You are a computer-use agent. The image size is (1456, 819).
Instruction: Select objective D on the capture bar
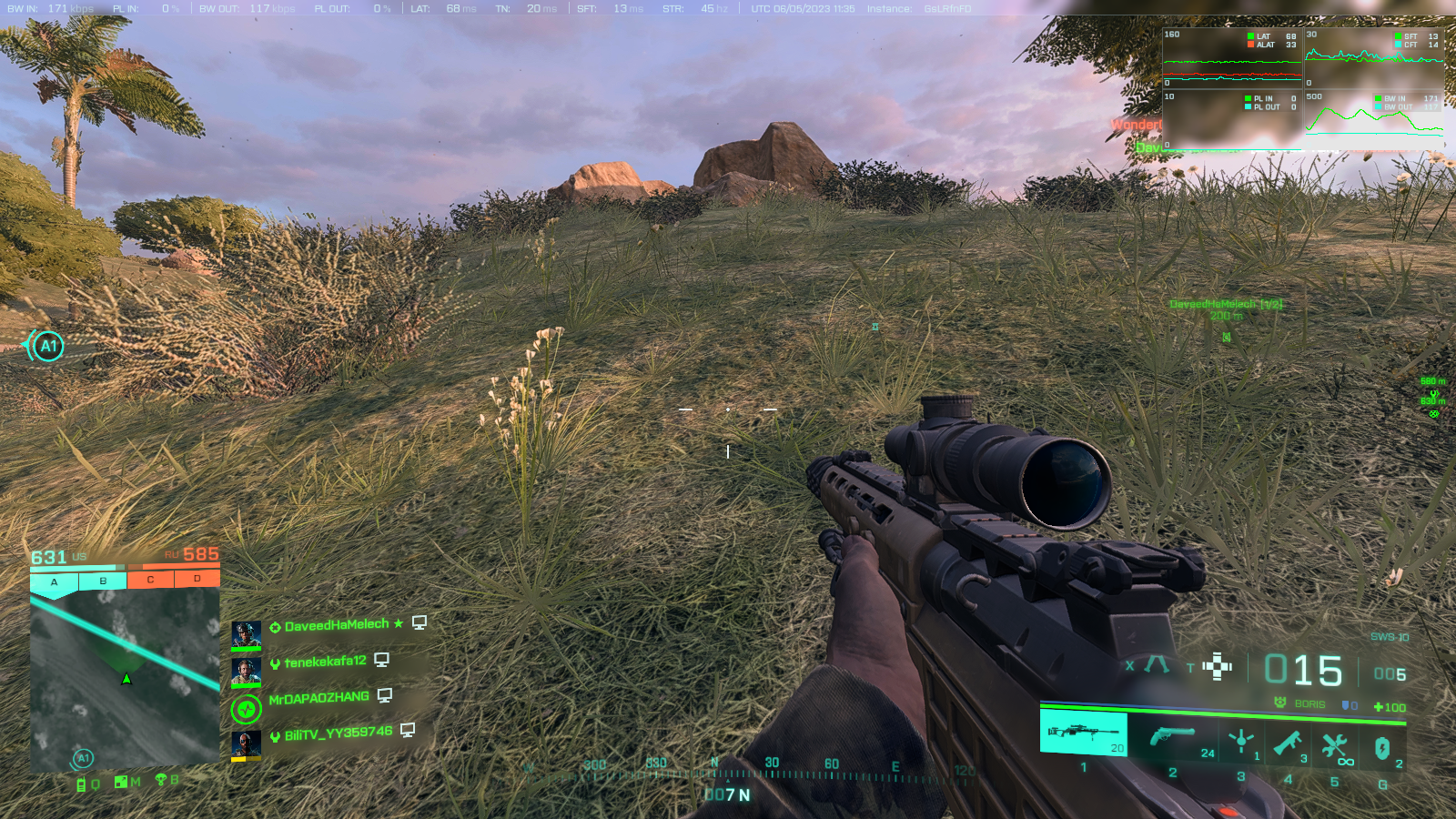point(197,579)
